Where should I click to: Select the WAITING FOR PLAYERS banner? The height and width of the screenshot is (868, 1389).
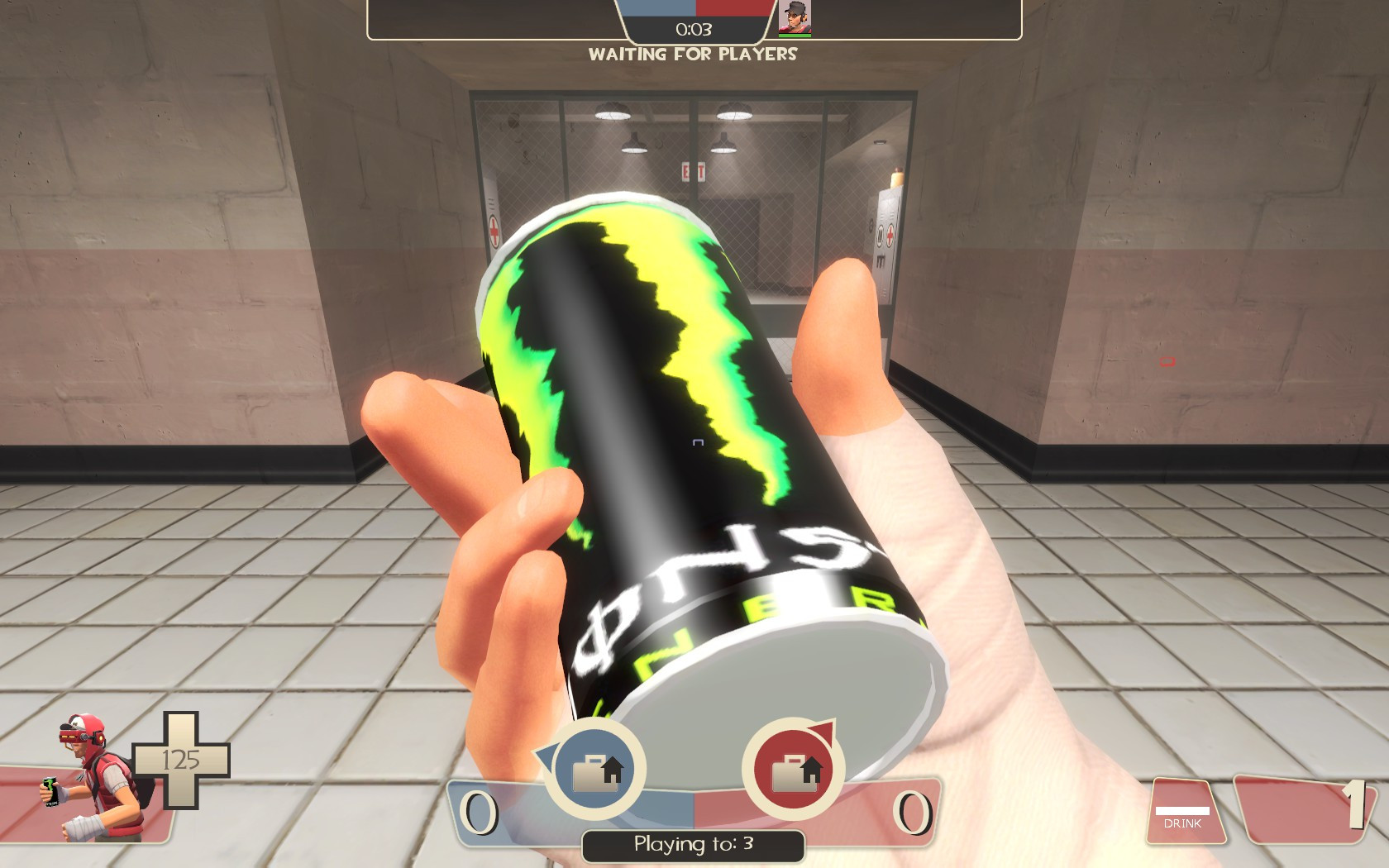click(x=693, y=55)
